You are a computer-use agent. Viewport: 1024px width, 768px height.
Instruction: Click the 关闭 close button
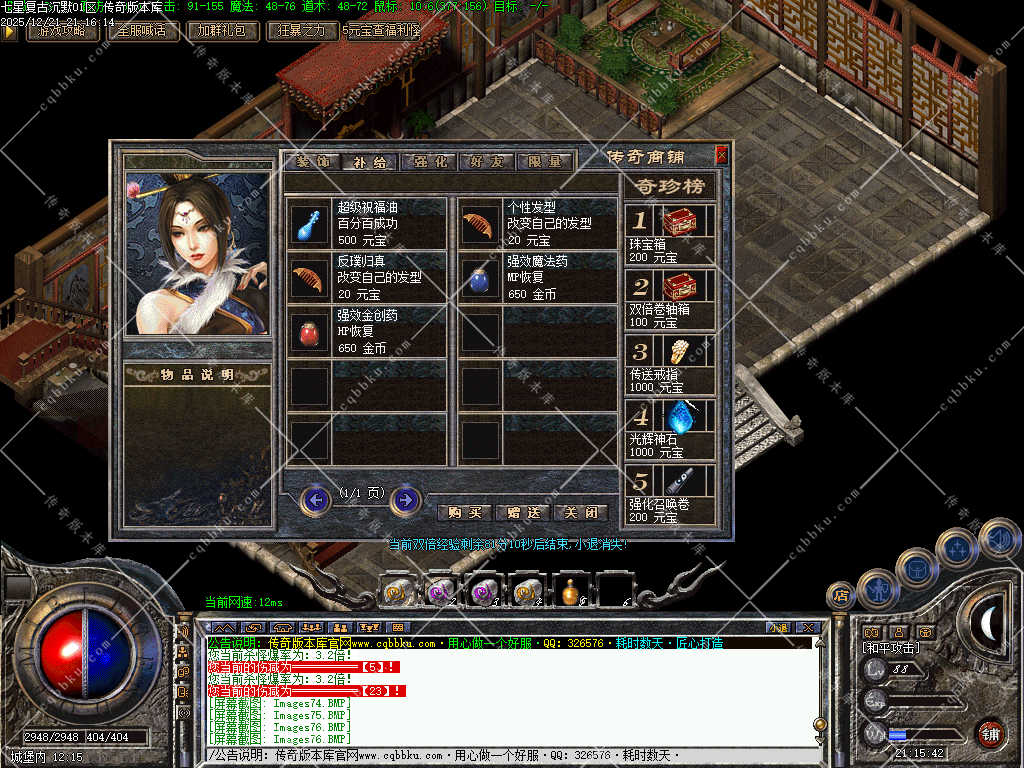(581, 512)
